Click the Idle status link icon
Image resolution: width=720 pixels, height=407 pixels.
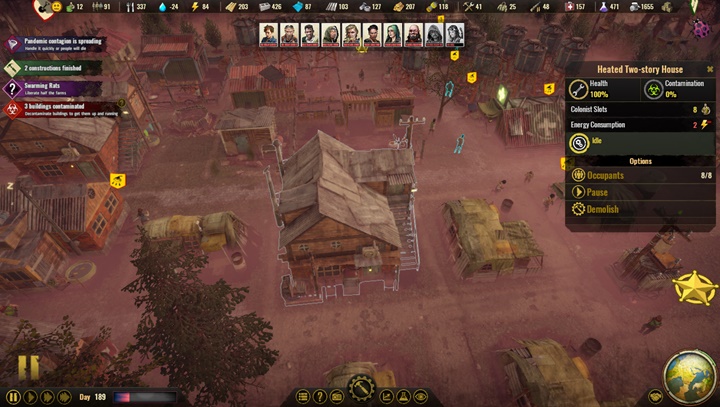(578, 143)
